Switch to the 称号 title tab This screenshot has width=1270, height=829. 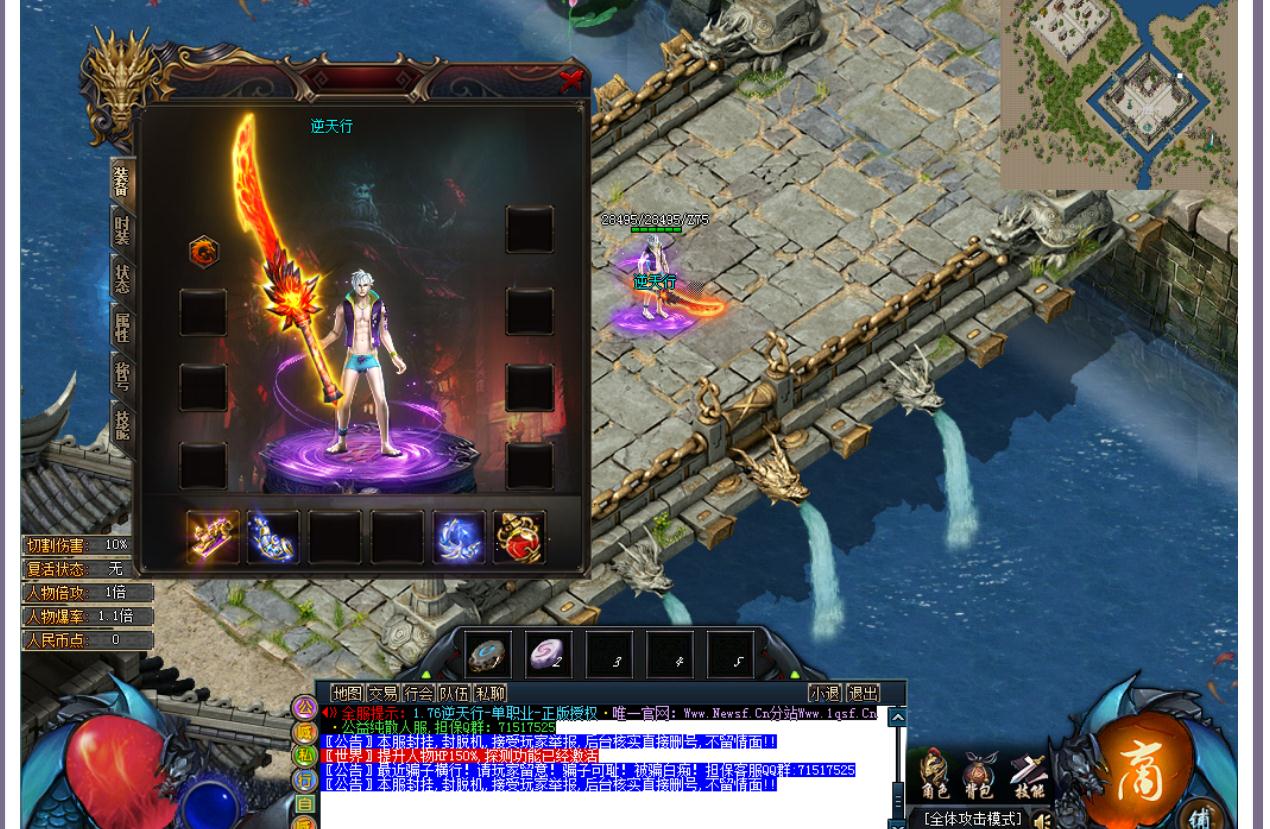pyautogui.click(x=122, y=376)
